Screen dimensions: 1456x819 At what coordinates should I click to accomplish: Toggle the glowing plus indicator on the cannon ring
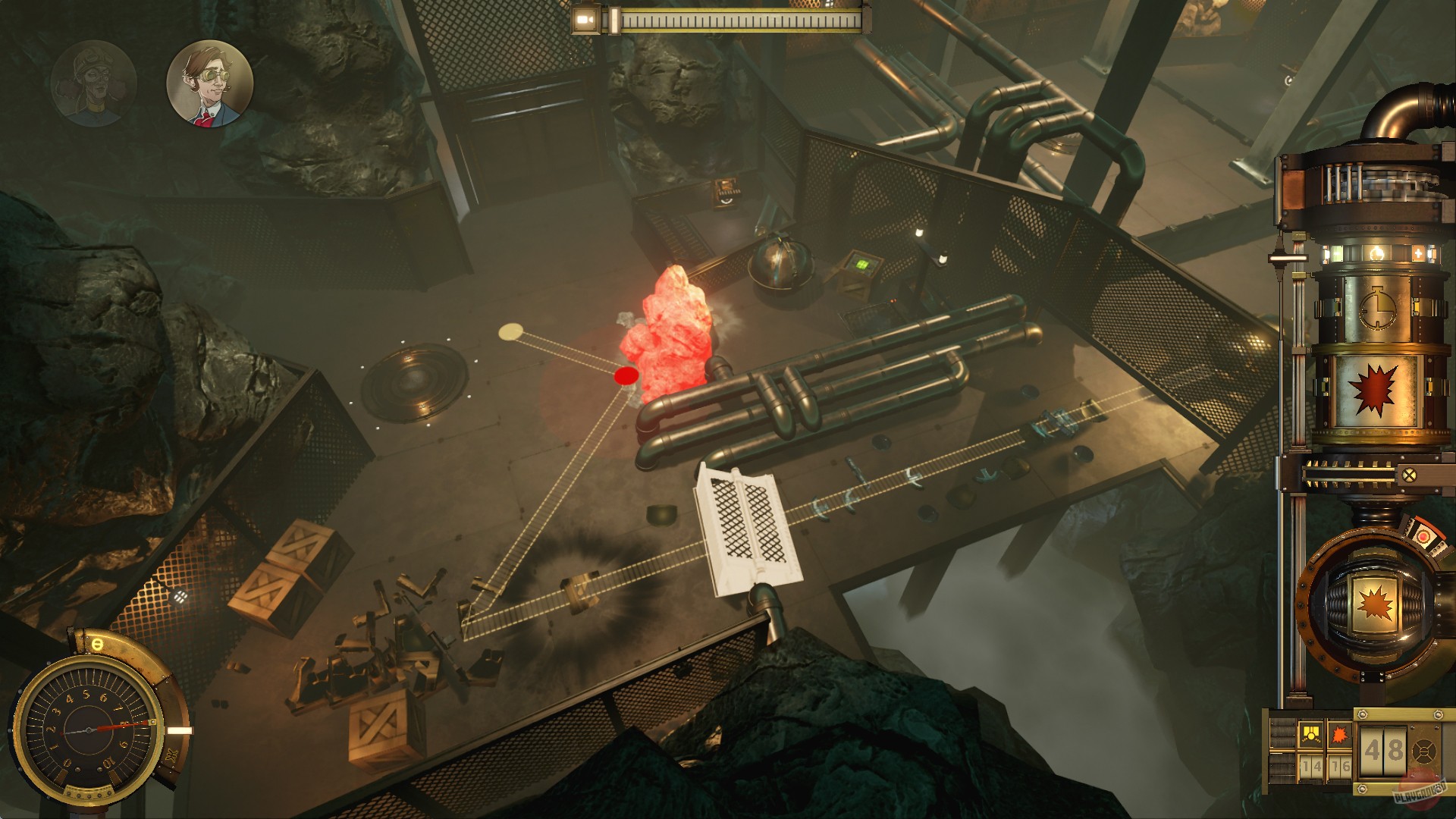(1419, 253)
